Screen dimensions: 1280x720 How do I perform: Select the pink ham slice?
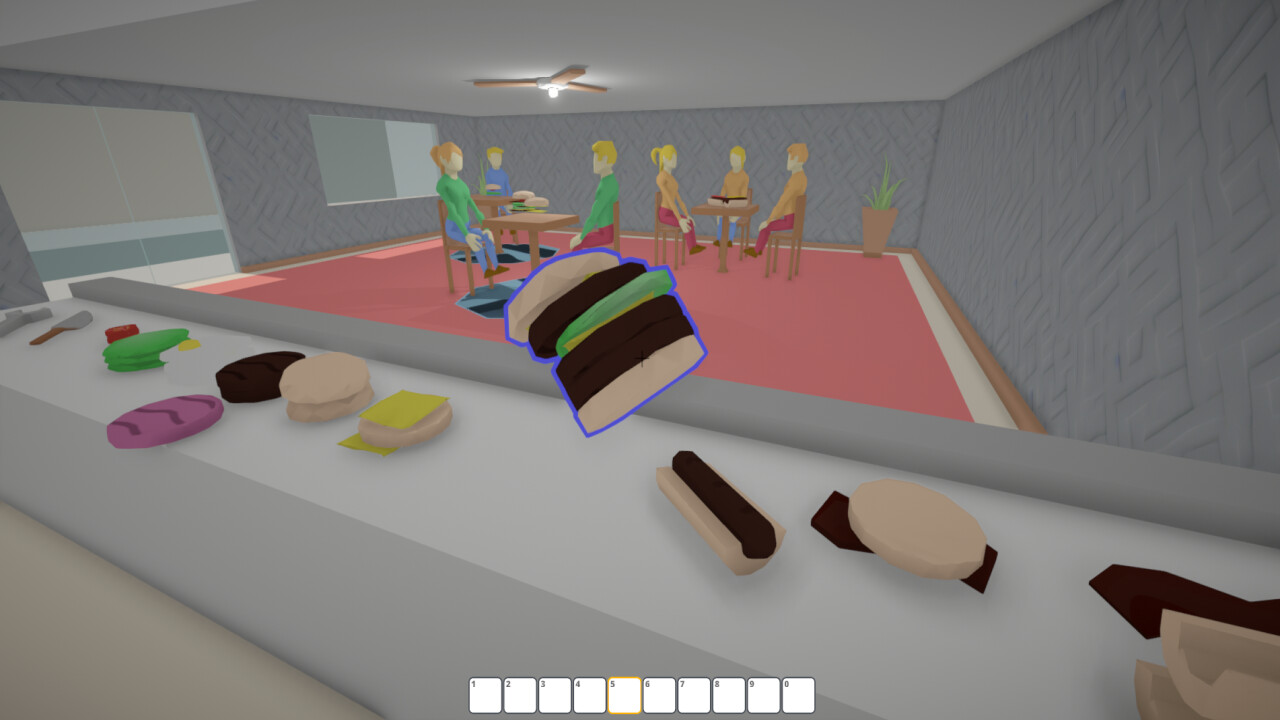[x=160, y=420]
